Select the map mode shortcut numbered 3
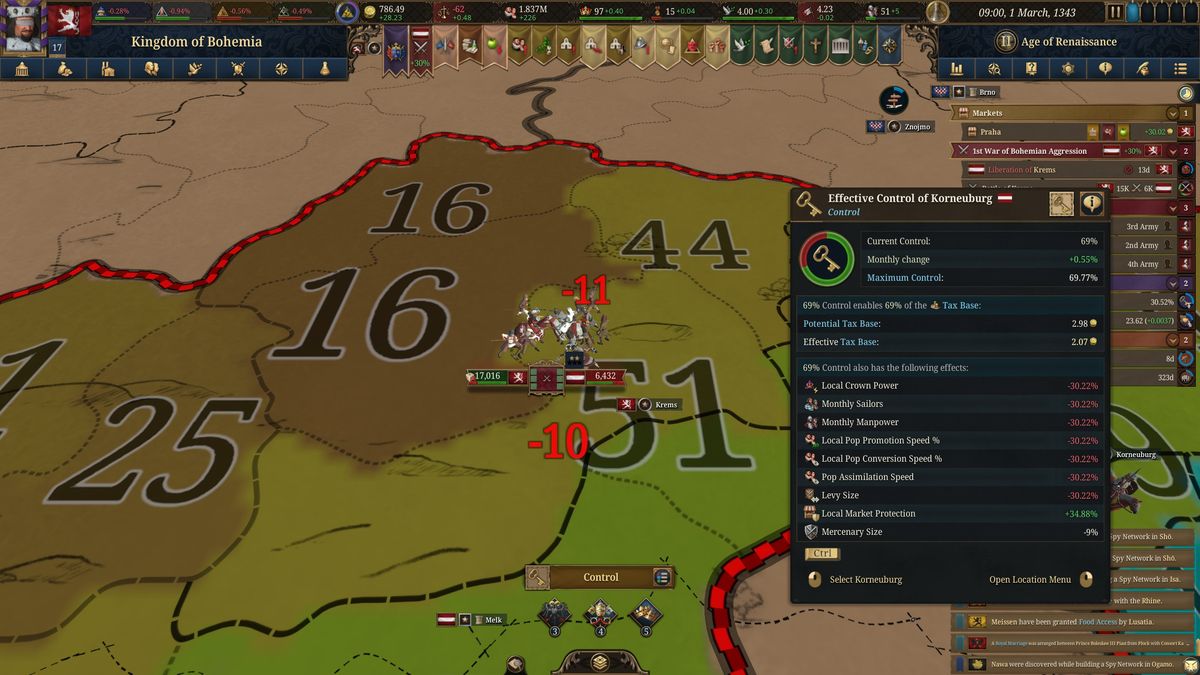This screenshot has height=675, width=1200. [x=555, y=614]
